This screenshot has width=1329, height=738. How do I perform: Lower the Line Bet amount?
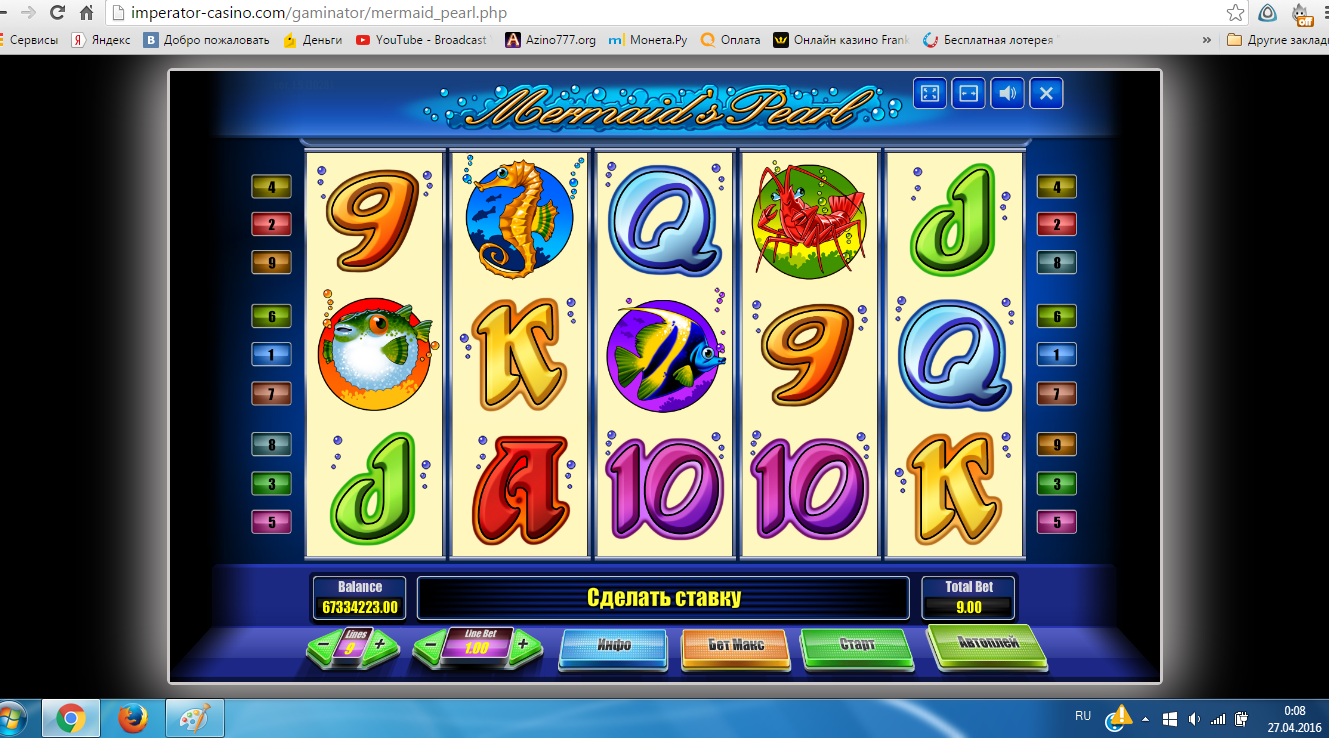click(x=430, y=645)
